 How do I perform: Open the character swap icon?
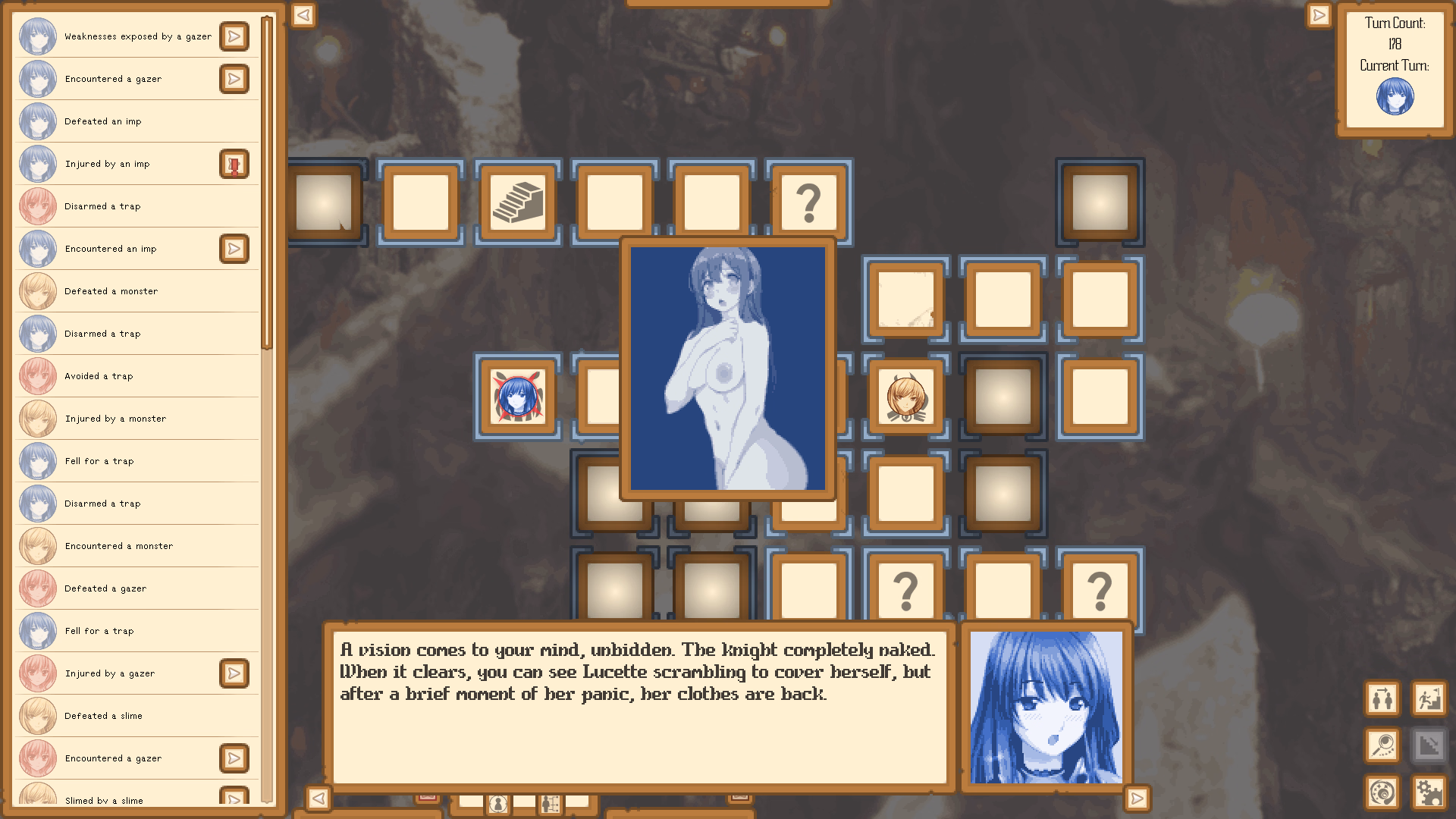coord(1382,699)
